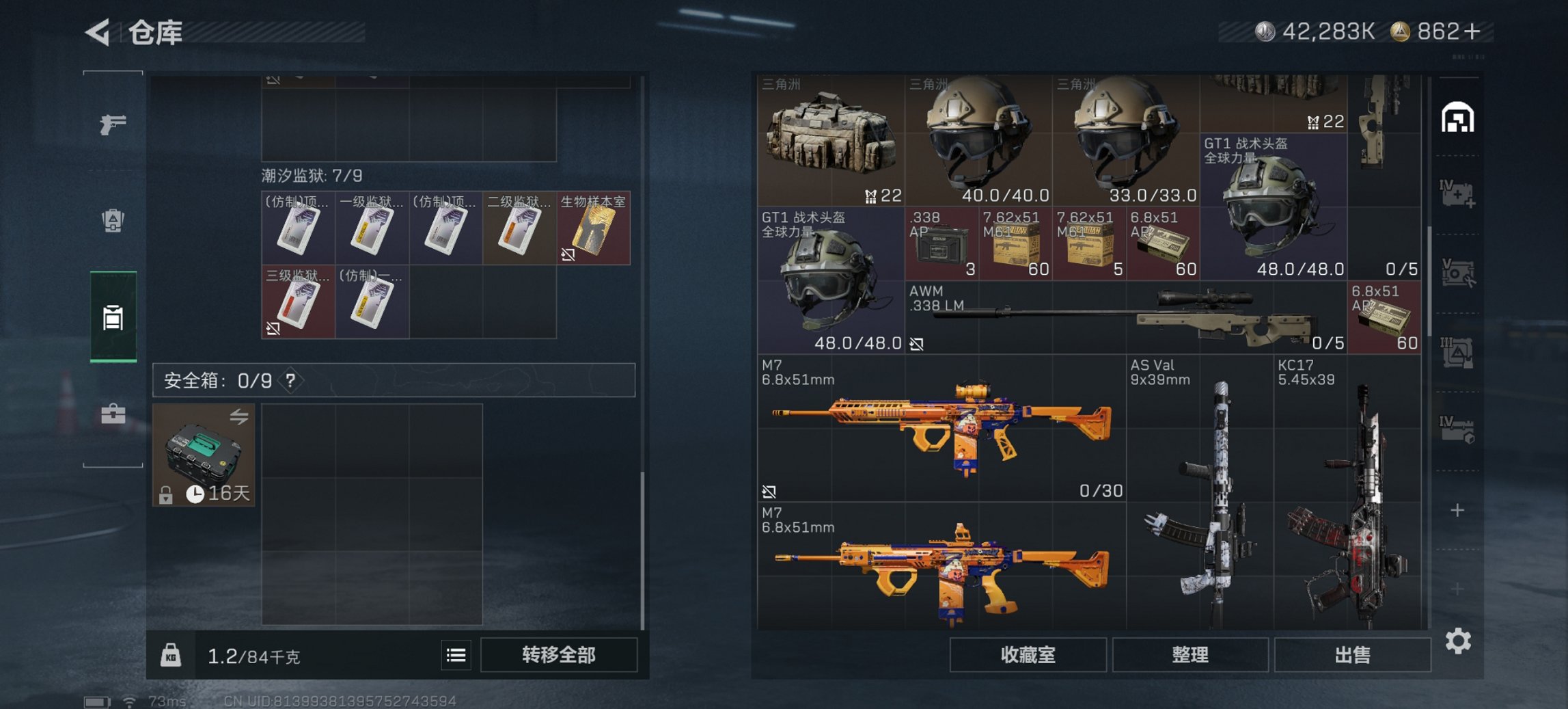Switch to the briefcase storage category
The height and width of the screenshot is (709, 1568).
[113, 414]
